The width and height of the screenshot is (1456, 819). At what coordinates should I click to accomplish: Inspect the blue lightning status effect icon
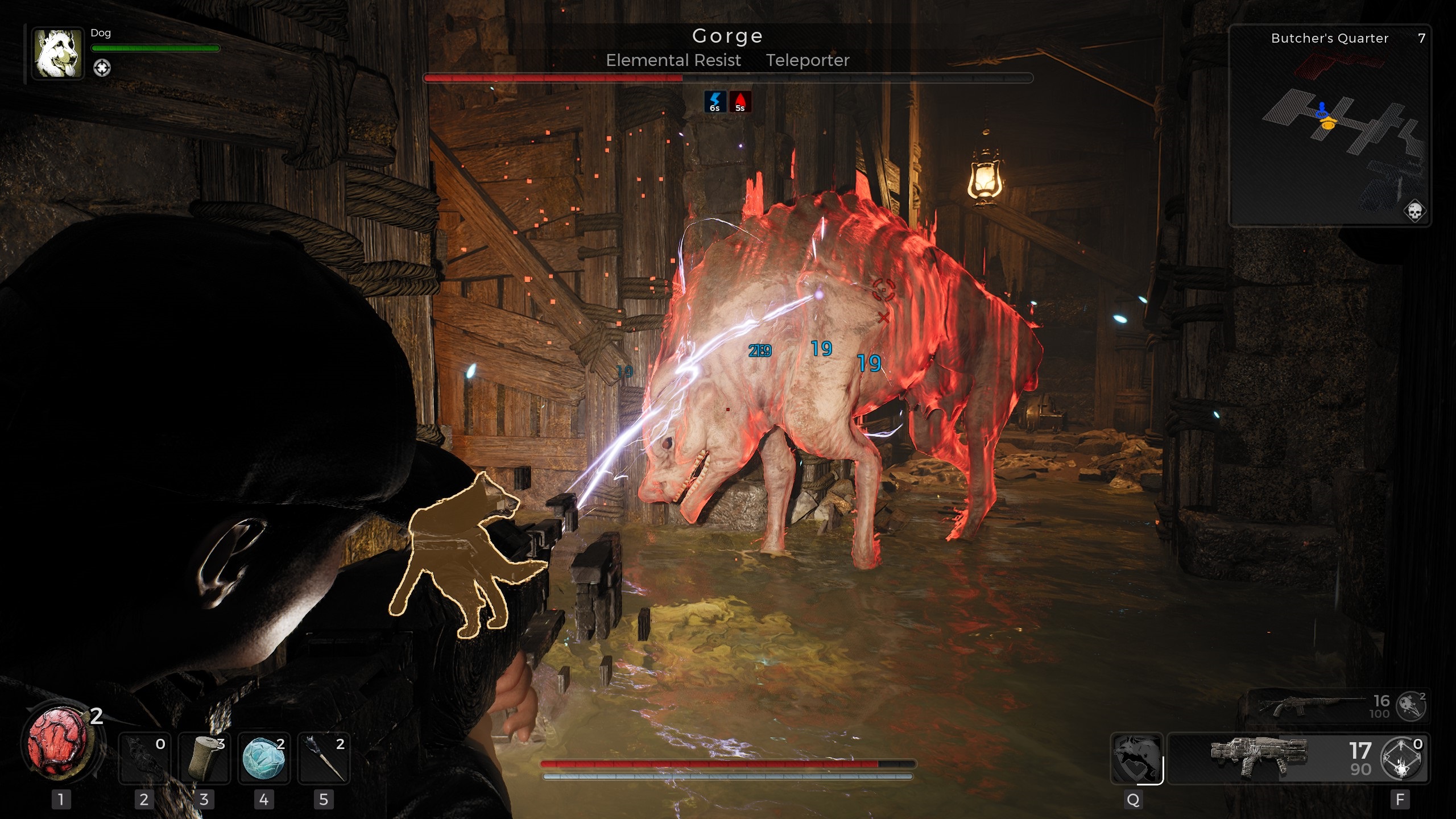click(x=715, y=102)
